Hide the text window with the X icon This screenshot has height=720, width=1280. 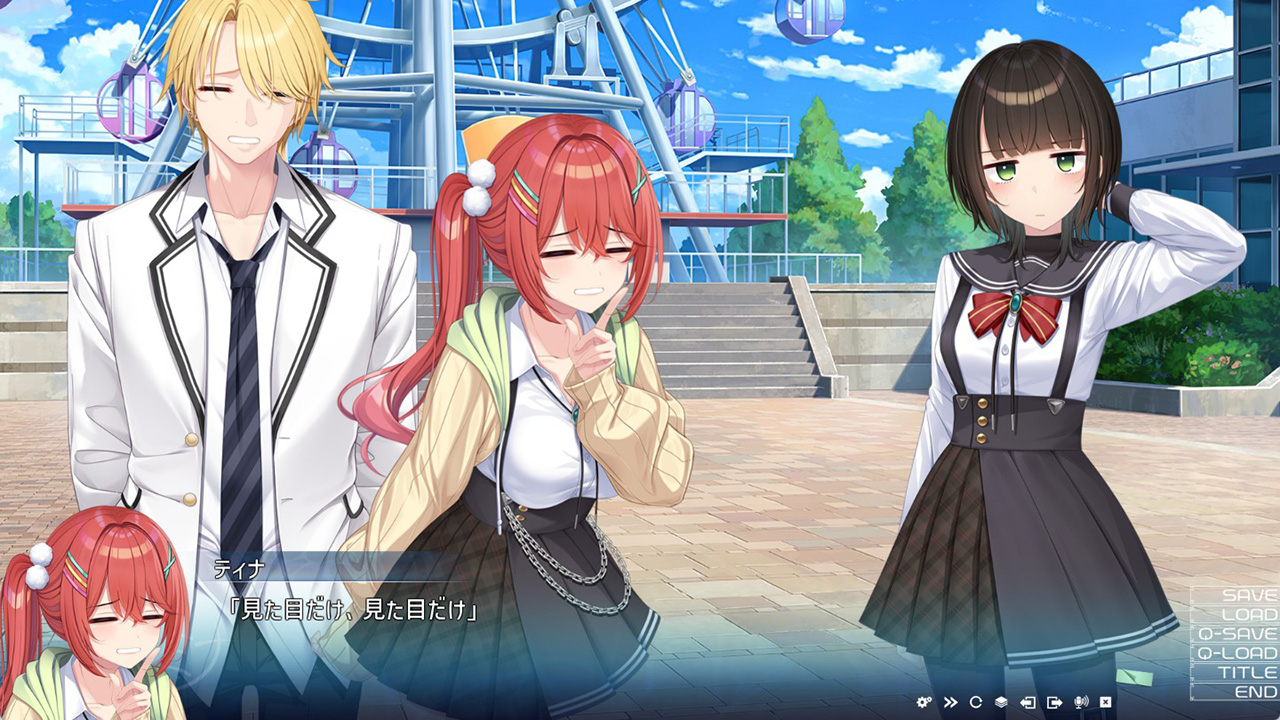(1106, 702)
